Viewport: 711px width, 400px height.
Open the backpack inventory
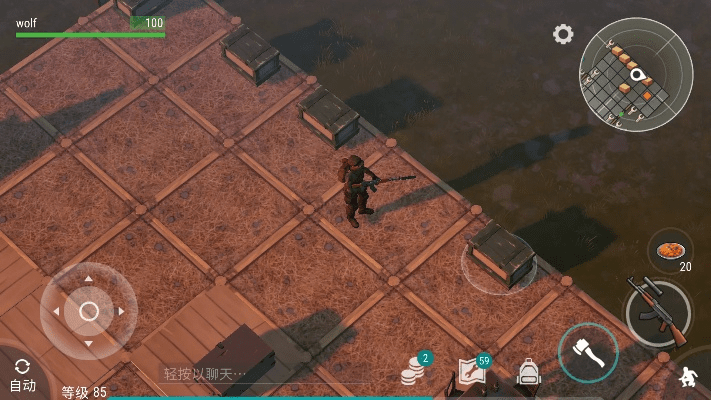point(528,373)
